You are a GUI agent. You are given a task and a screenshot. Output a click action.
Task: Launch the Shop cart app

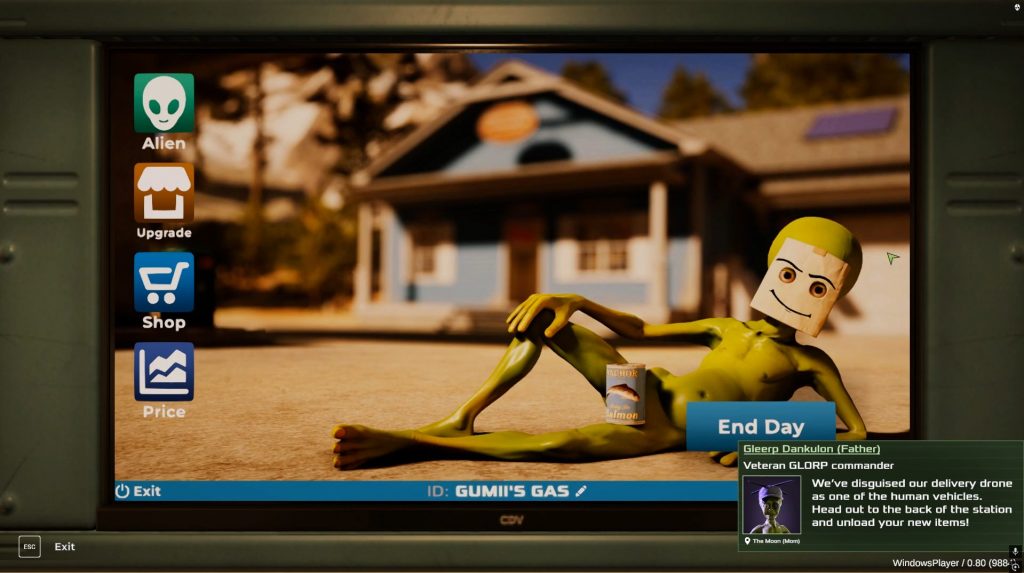click(164, 283)
